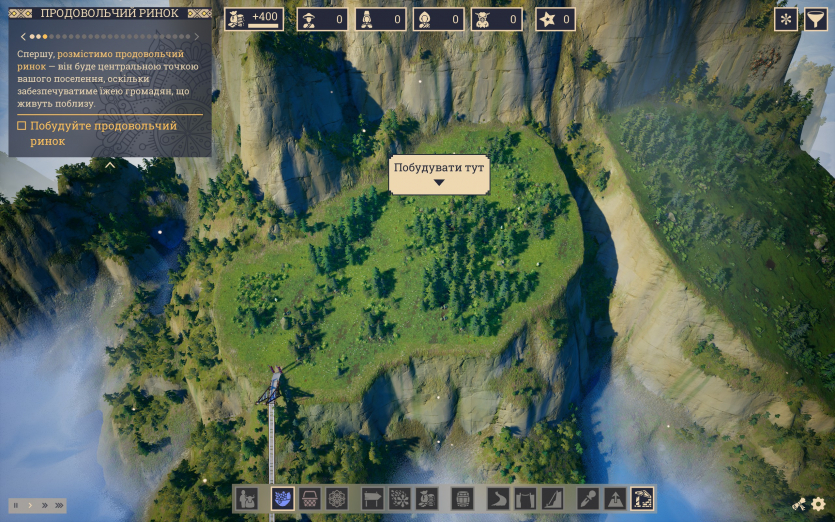This screenshot has width=835, height=522.
Task: Click the 'Побудувати тут' build-here marker
Action: click(438, 173)
